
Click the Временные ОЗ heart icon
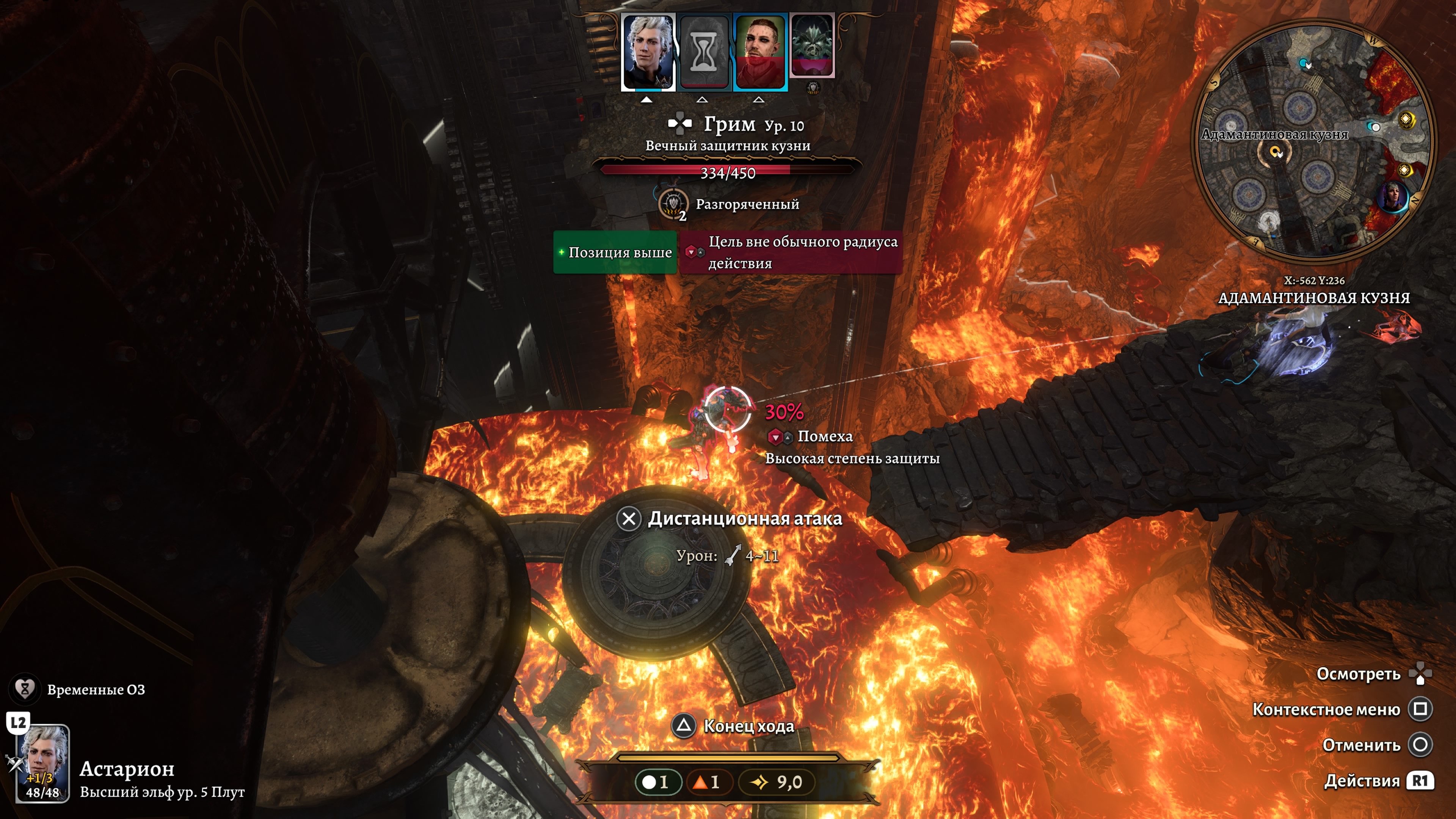click(x=25, y=689)
